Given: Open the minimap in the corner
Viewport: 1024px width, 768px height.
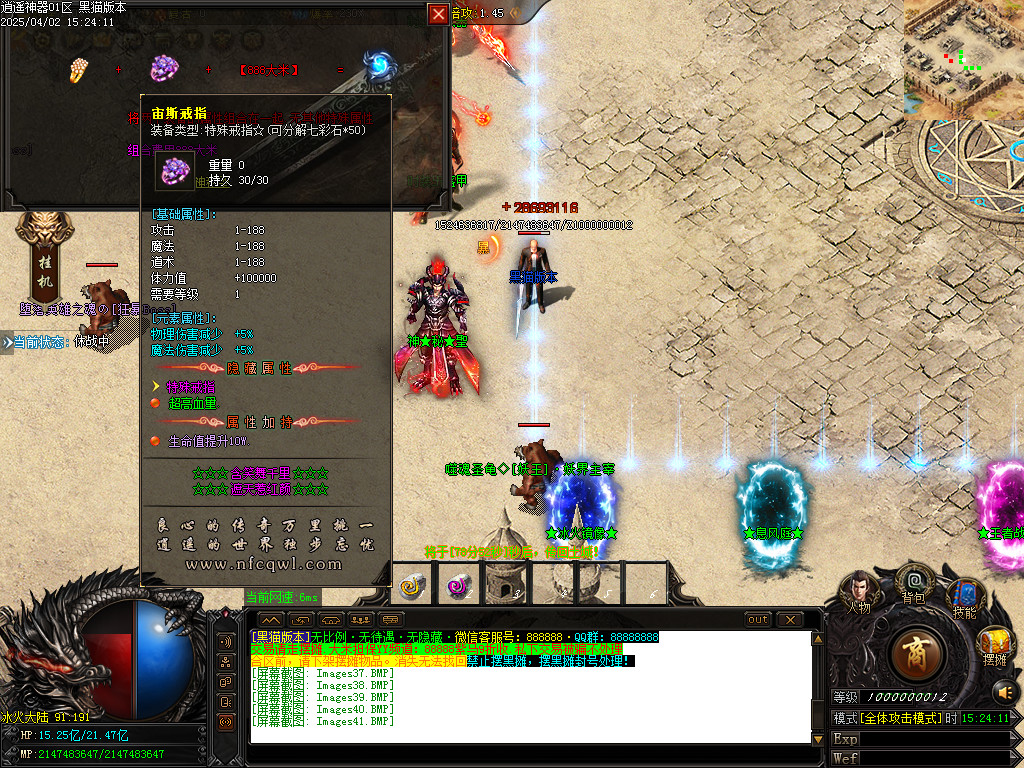Looking at the screenshot, I should (x=963, y=59).
